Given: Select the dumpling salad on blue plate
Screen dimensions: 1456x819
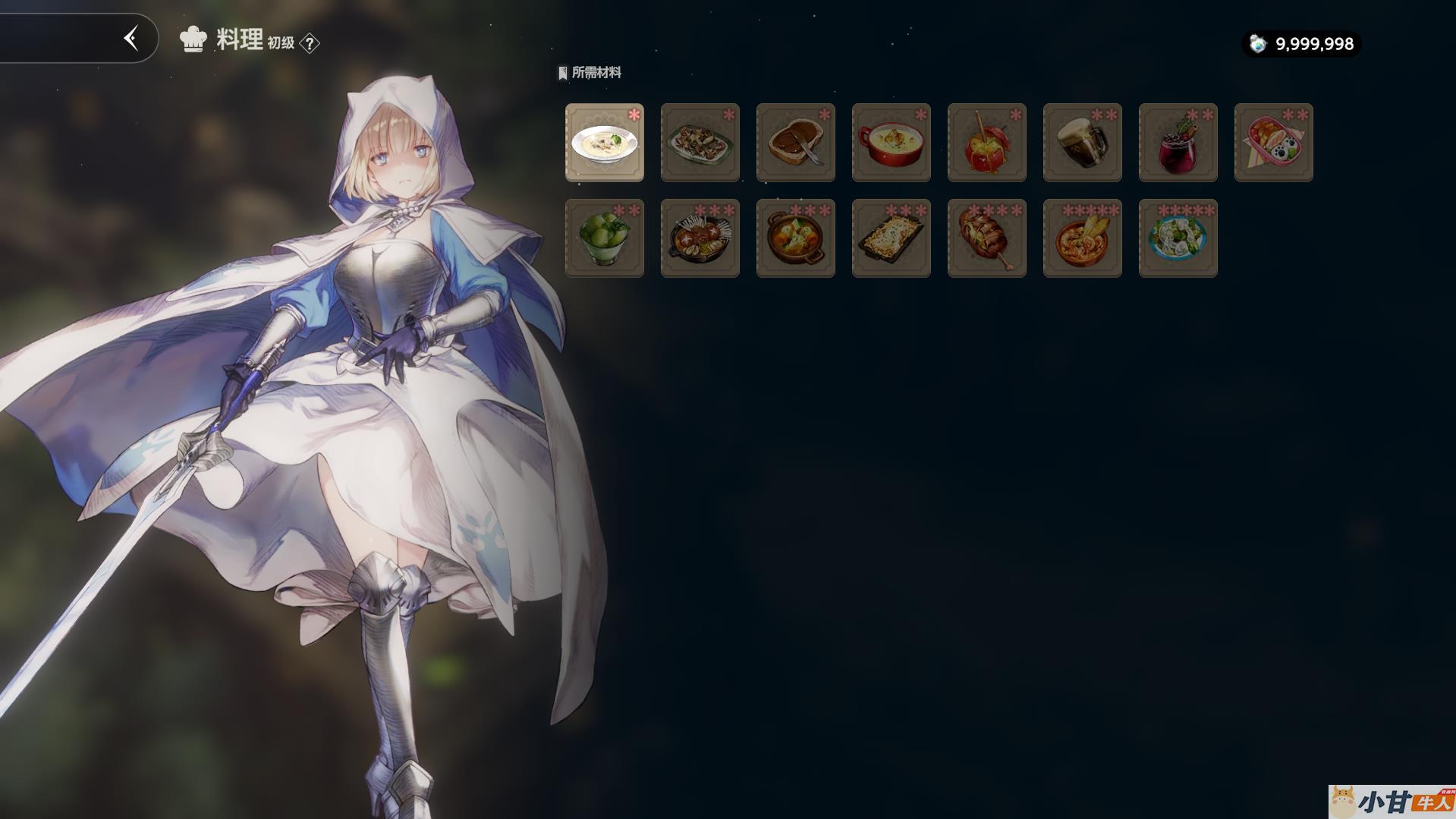Looking at the screenshot, I should [1178, 238].
